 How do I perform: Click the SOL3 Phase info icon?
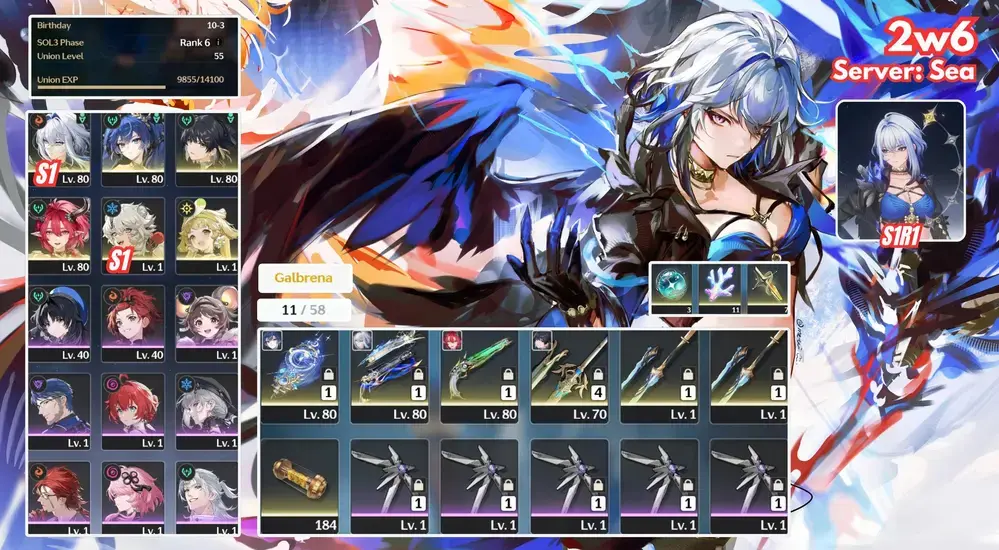[x=219, y=43]
